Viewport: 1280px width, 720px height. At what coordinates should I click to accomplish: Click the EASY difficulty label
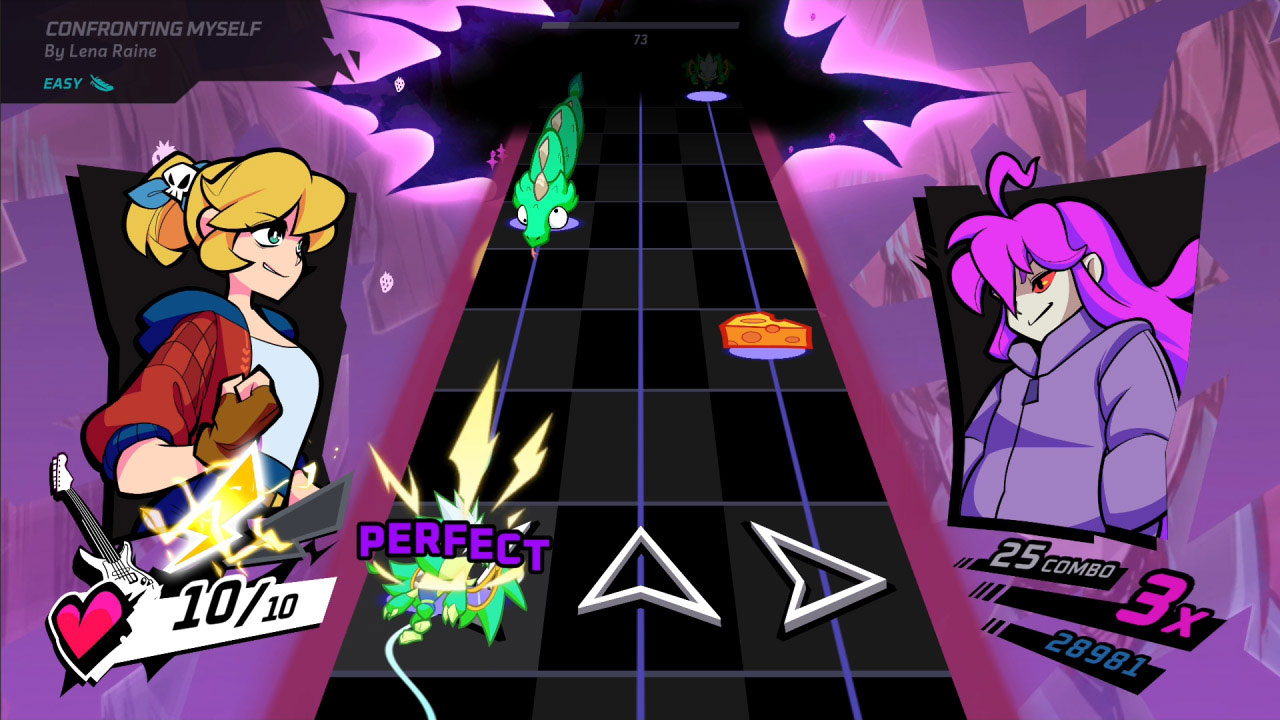point(63,84)
